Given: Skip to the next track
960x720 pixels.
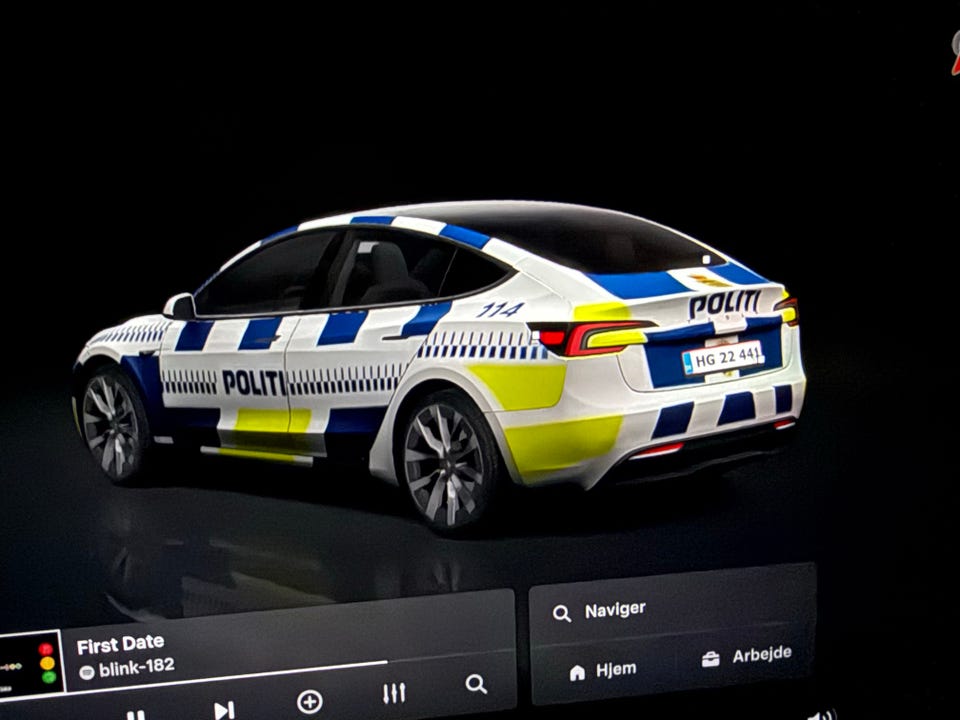Looking at the screenshot, I should [224, 709].
